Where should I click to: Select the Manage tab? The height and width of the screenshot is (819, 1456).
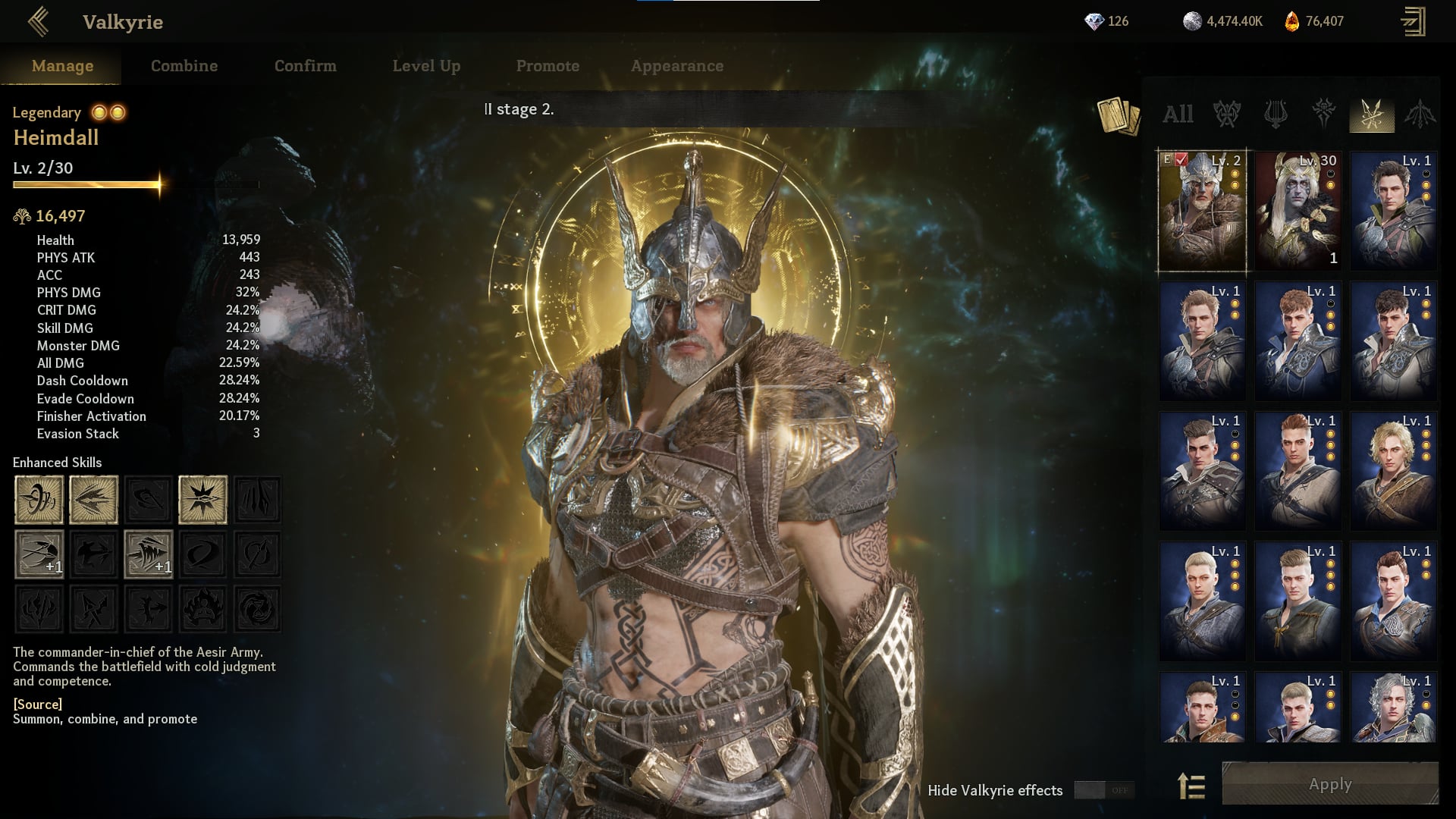62,66
